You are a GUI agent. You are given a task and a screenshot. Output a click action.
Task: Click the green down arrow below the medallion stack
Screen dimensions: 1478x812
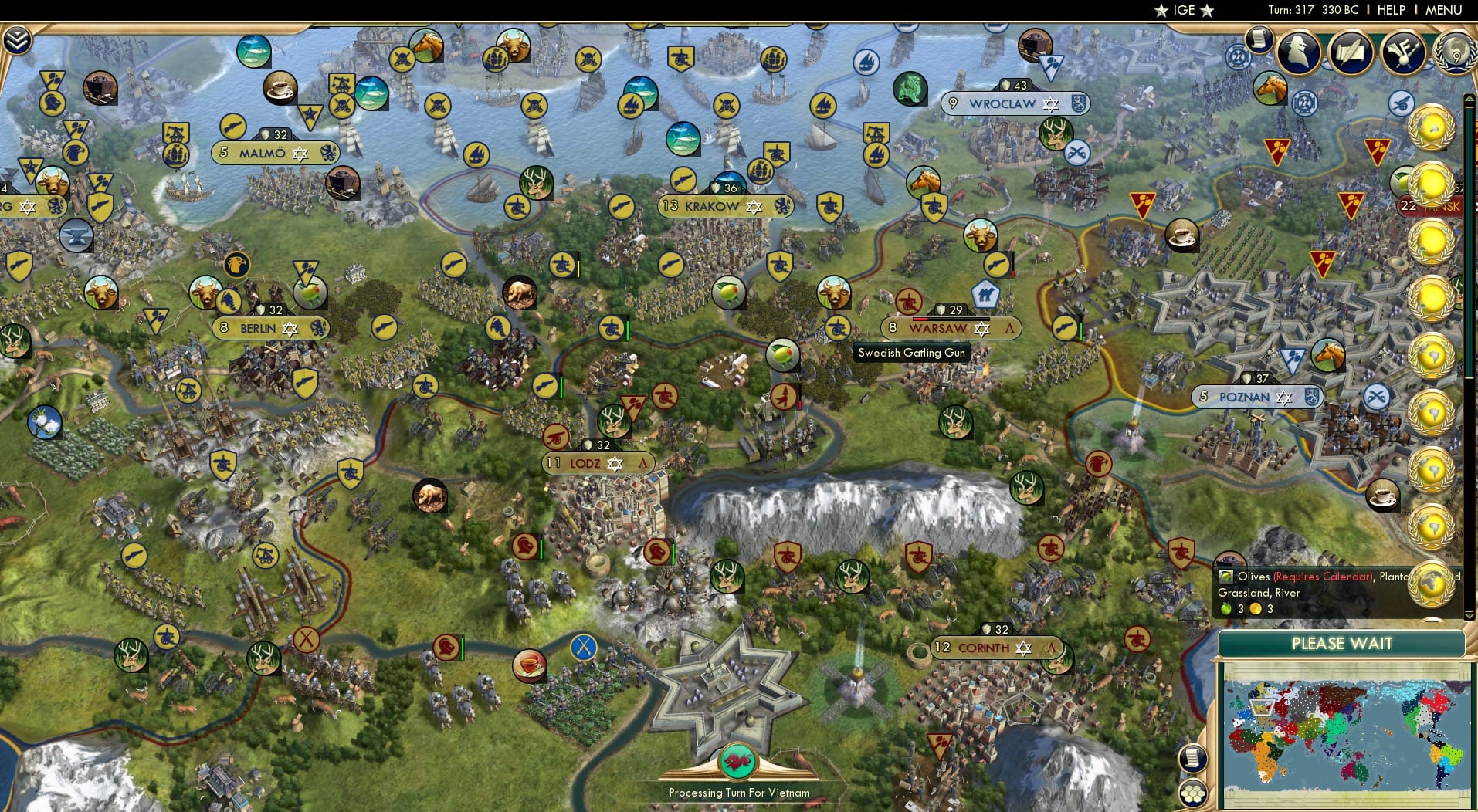coord(1470,617)
